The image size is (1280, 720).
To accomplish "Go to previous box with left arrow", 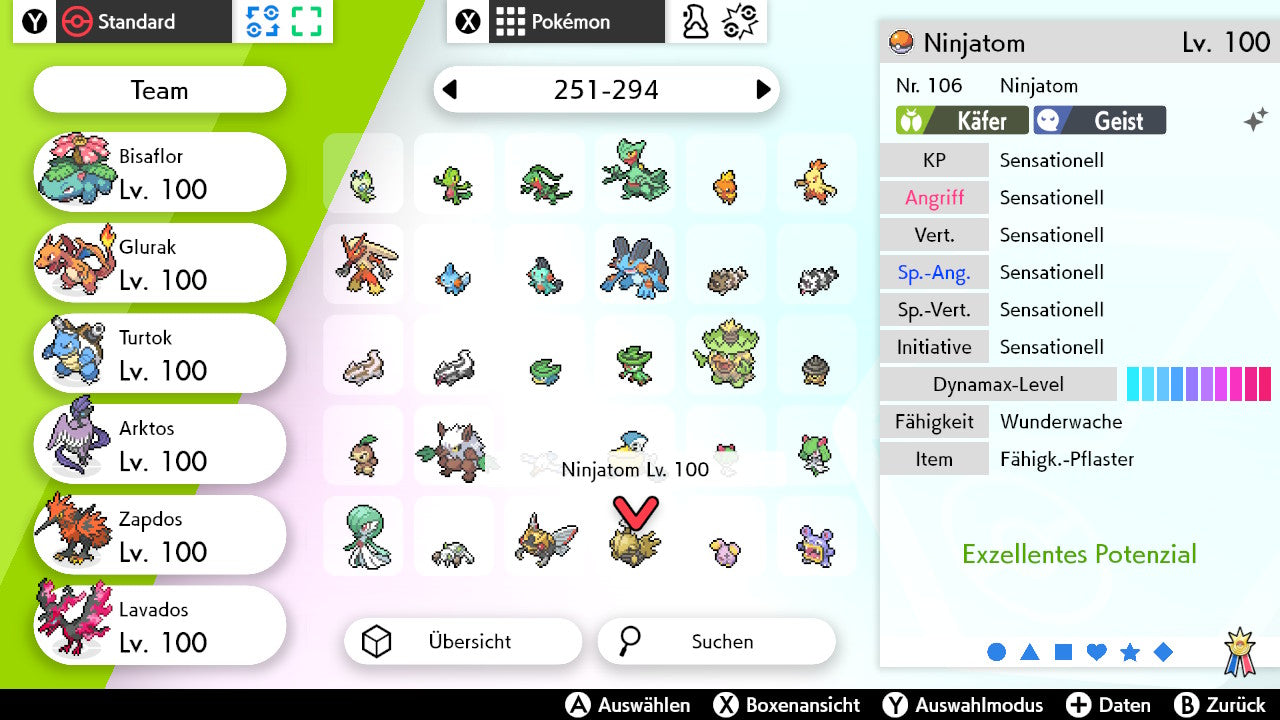I will 450,90.
